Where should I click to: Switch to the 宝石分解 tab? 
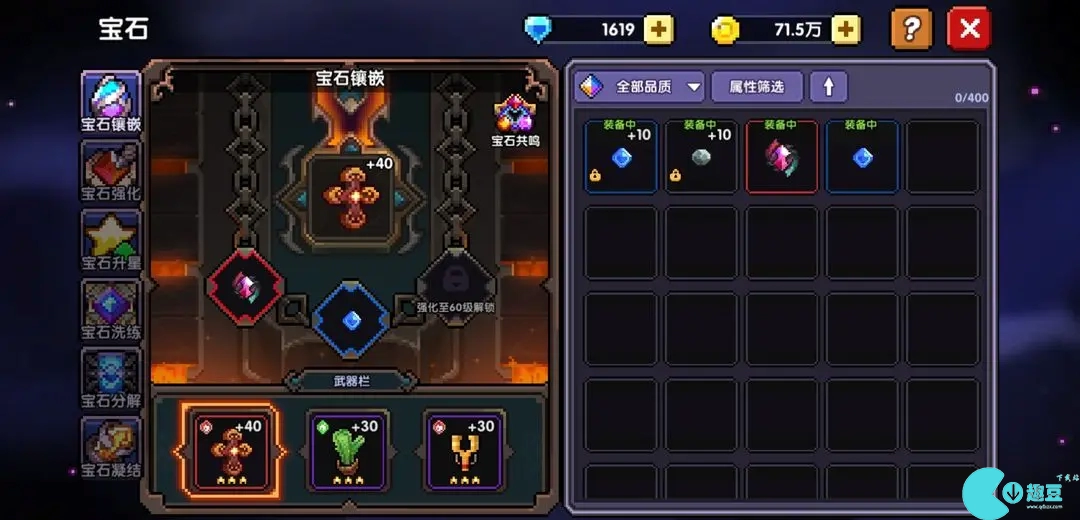tap(111, 378)
